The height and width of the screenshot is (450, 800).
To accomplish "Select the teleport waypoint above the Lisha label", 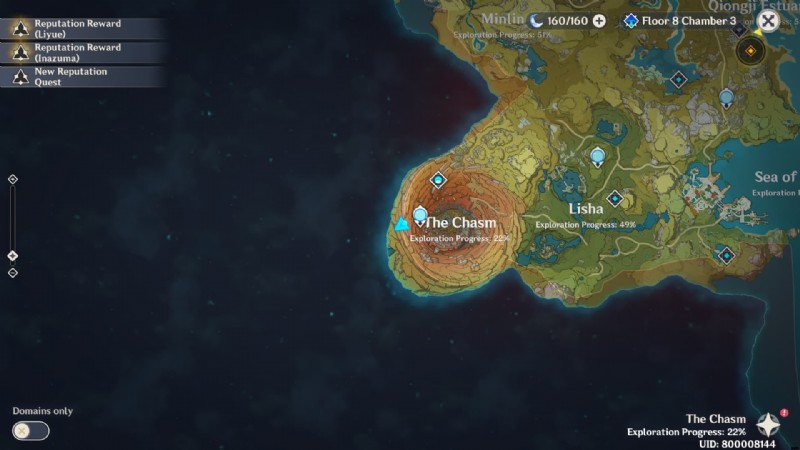I will pos(598,156).
